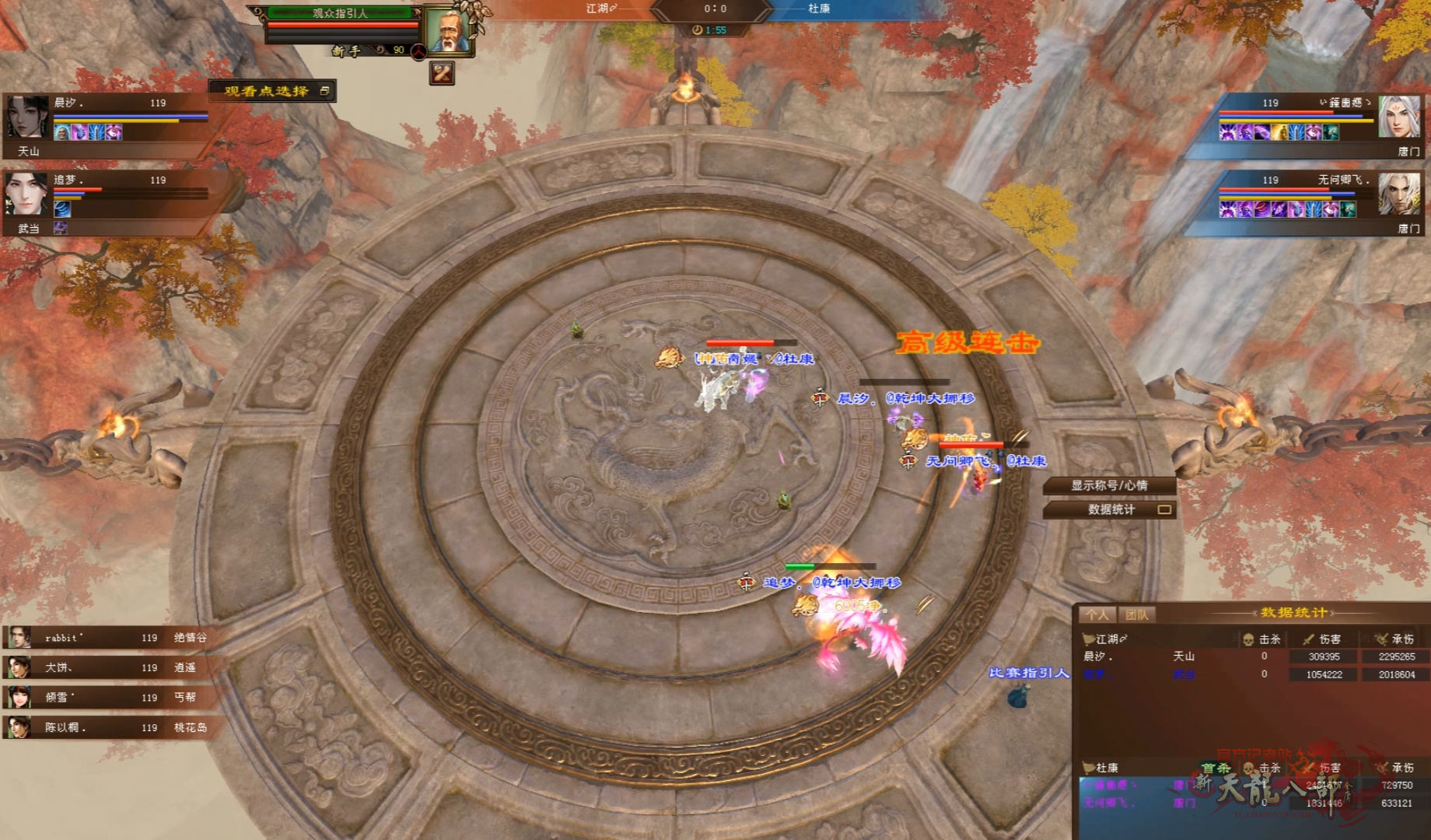1431x840 pixels.
Task: Select spectator row 大饼 from 逍遥
Action: coord(109,667)
